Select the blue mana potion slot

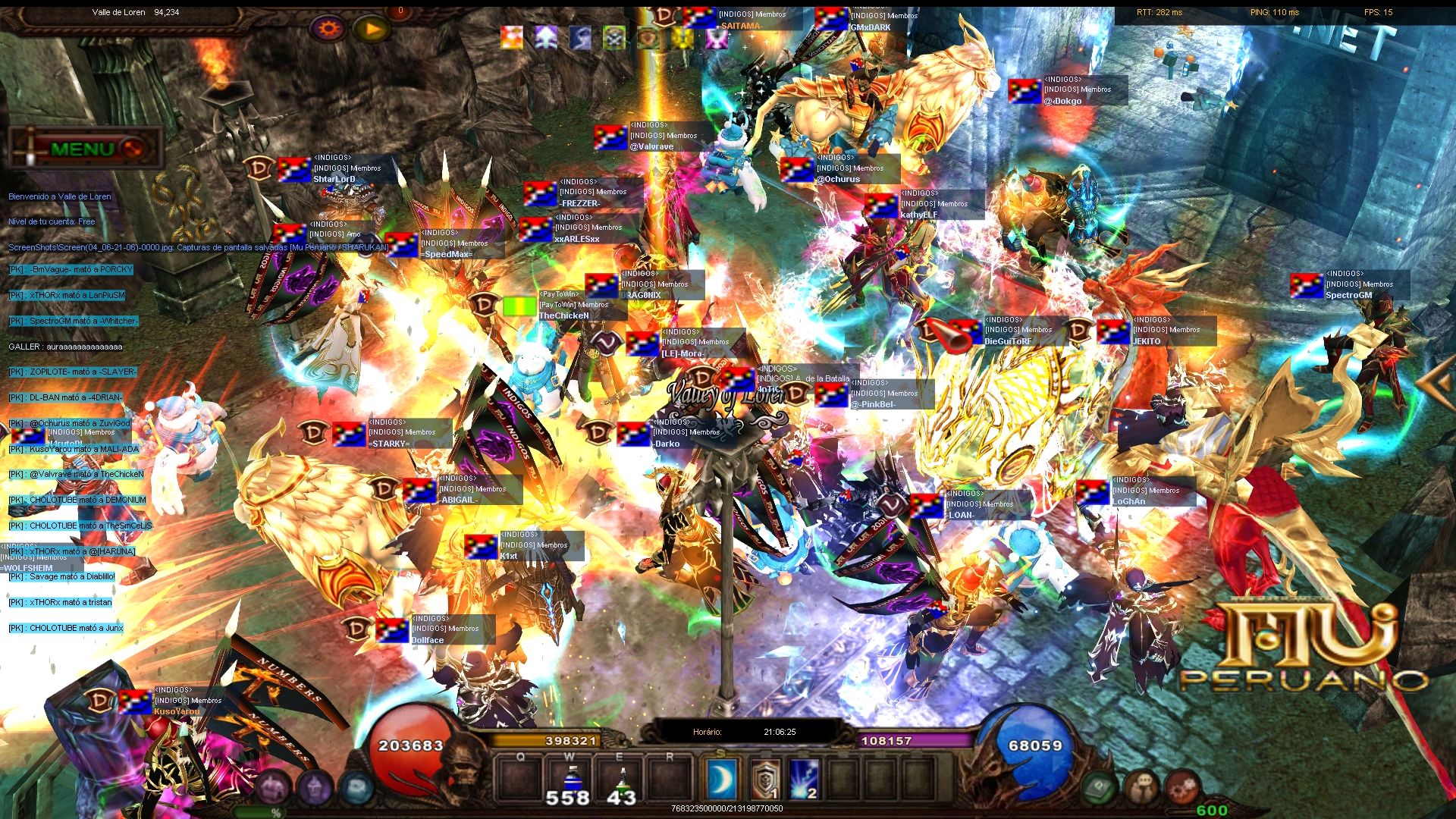(x=572, y=780)
